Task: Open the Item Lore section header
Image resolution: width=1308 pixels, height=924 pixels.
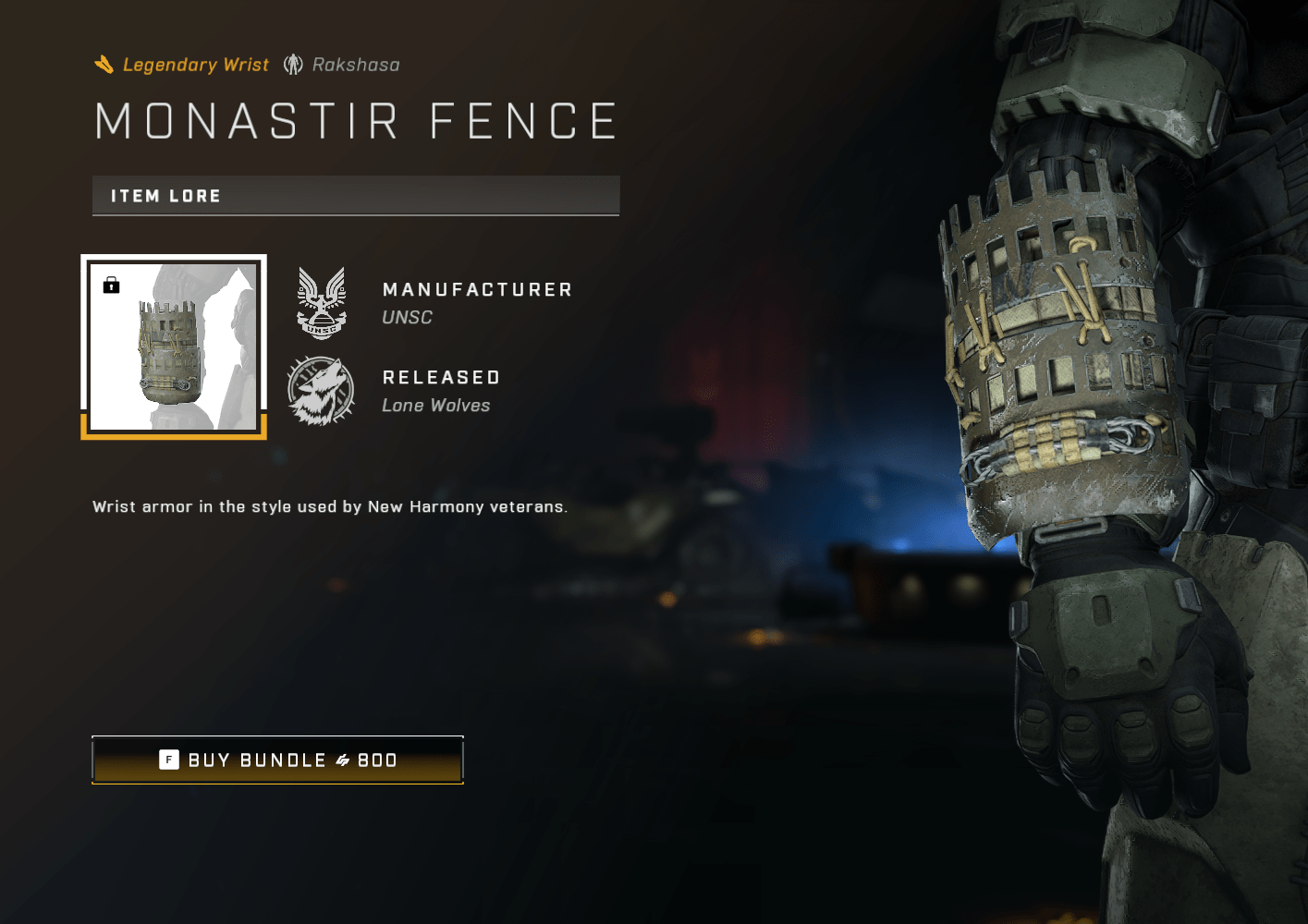Action: coord(356,196)
